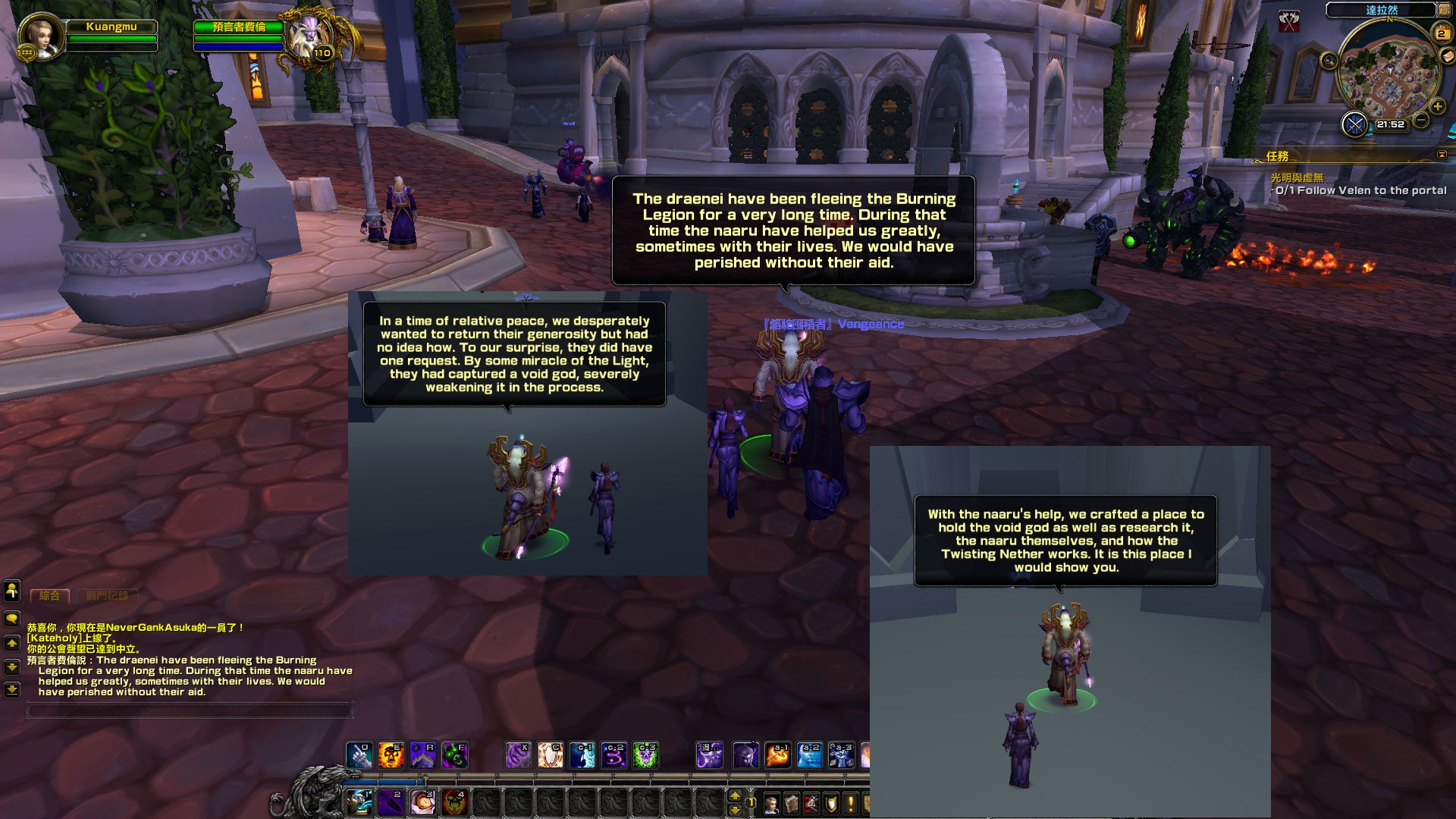This screenshot has width=1456, height=819.
Task: Open the crossed-swords shield button near clock
Action: 1354,124
